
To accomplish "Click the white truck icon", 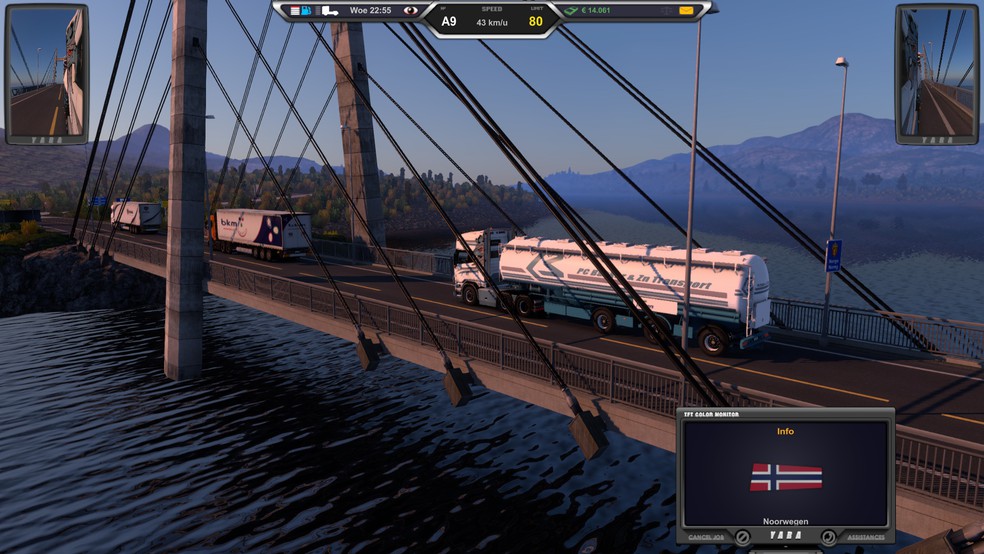I will click(x=329, y=10).
